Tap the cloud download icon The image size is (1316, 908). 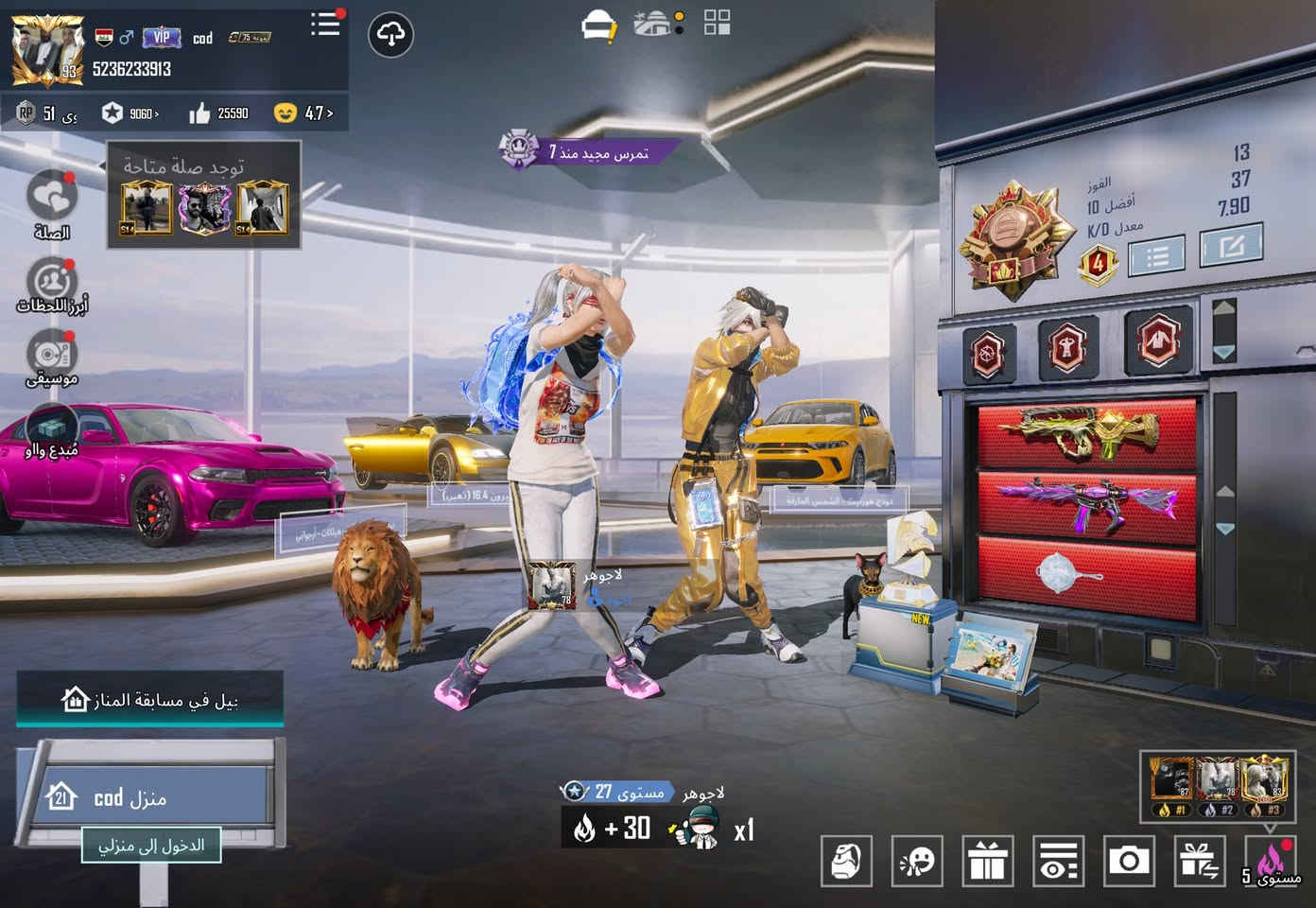[x=390, y=36]
